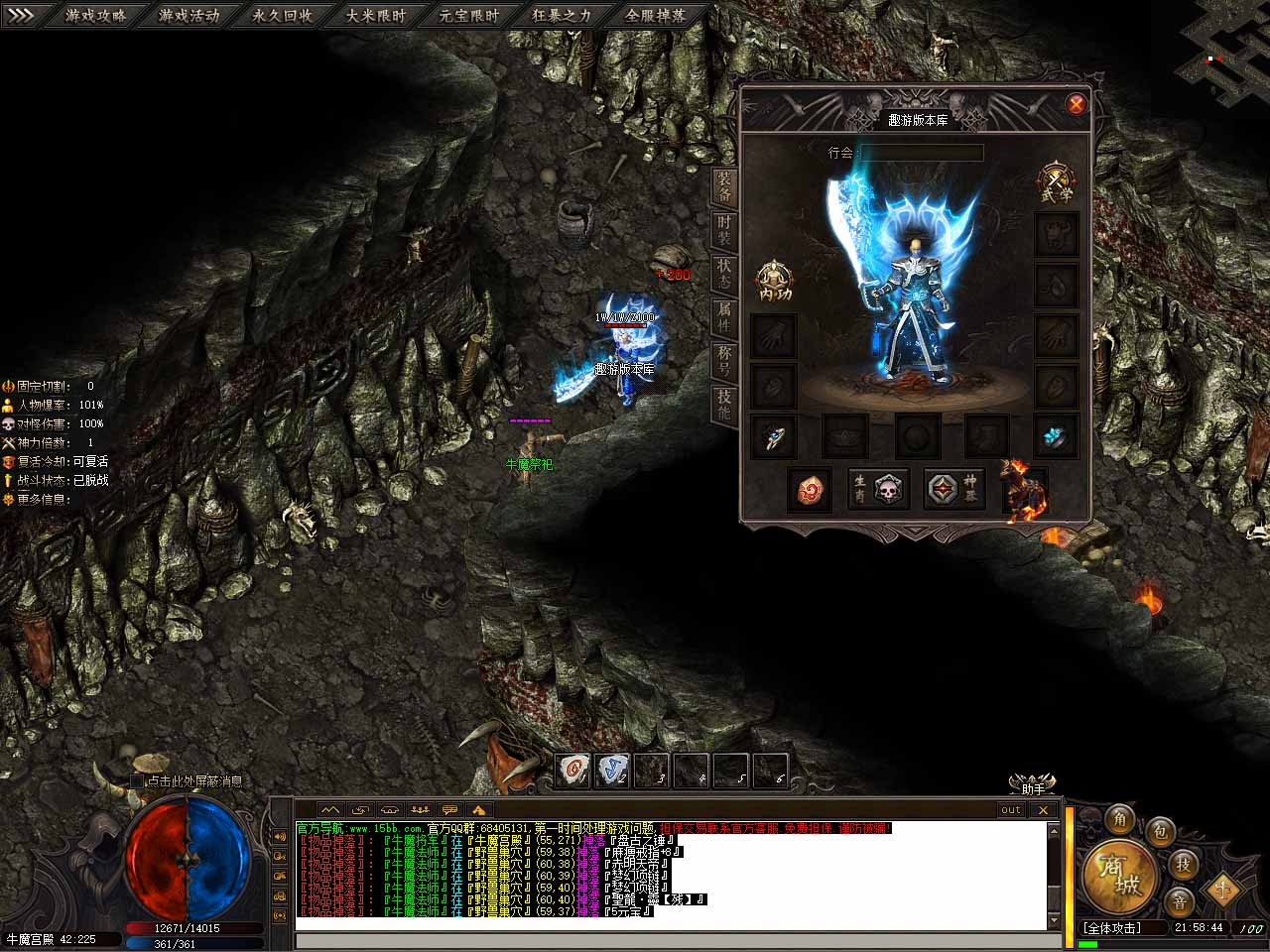The image size is (1270, 952).
Task: Switch to the 时装 costume tab
Action: point(725,231)
